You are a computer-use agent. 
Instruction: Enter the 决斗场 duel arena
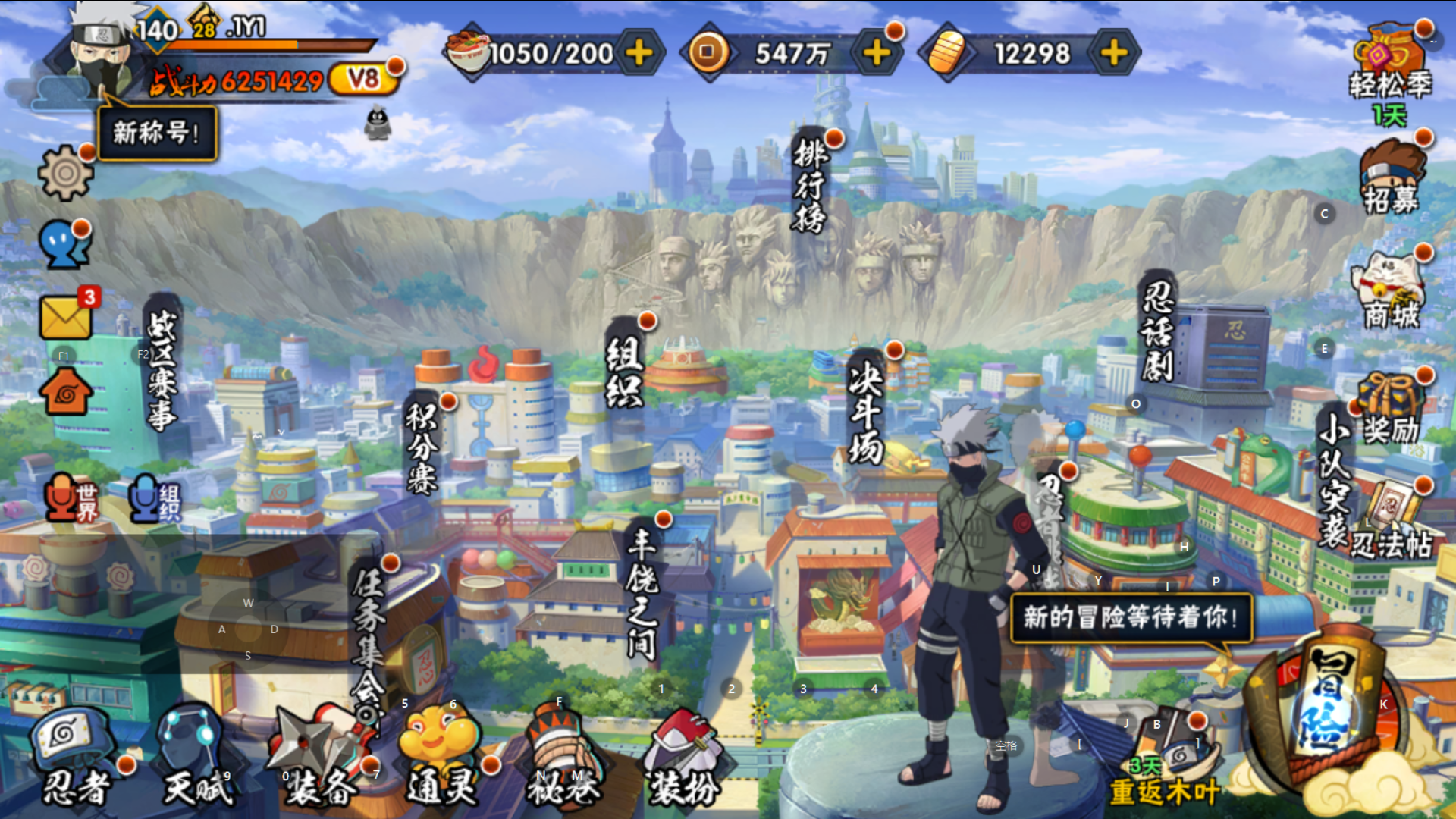866,409
